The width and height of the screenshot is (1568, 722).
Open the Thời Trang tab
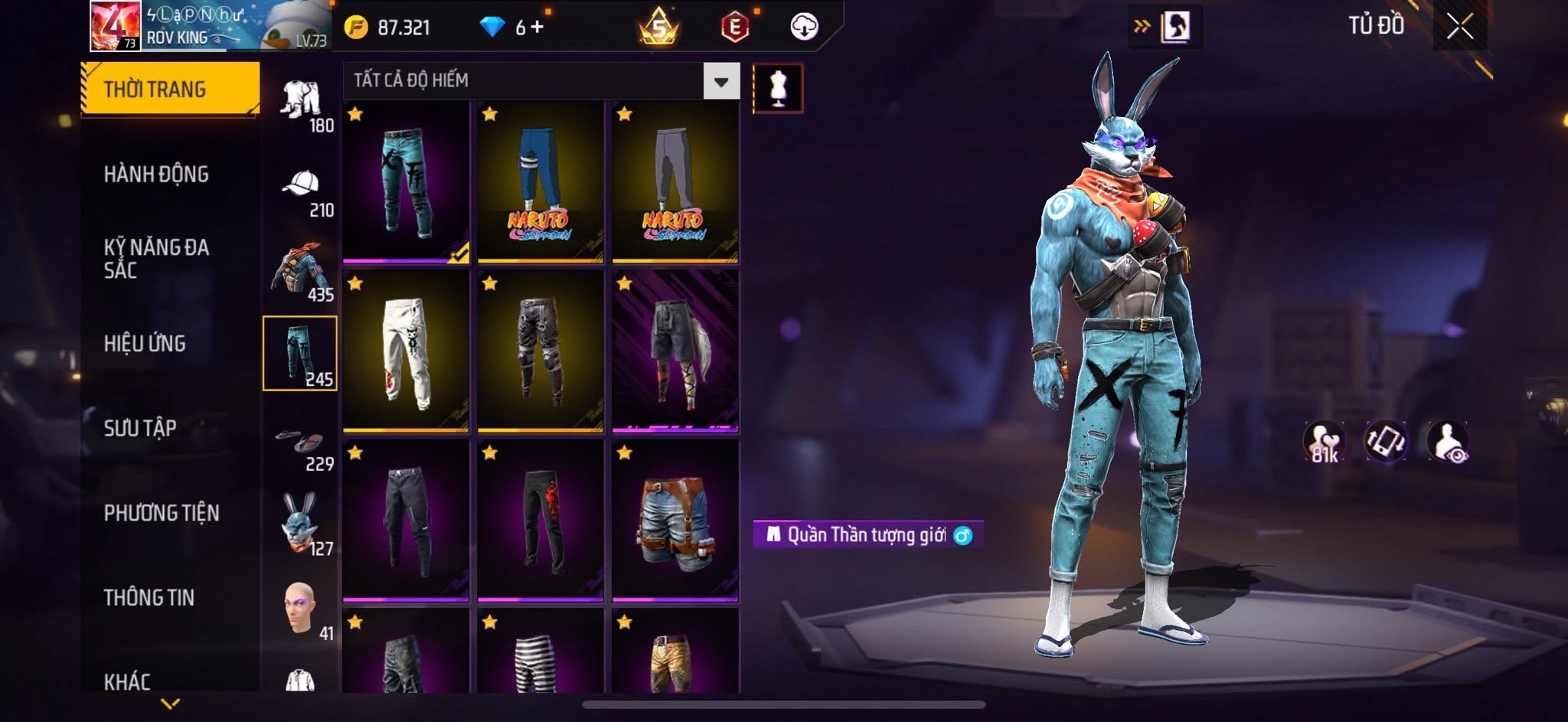tap(170, 90)
